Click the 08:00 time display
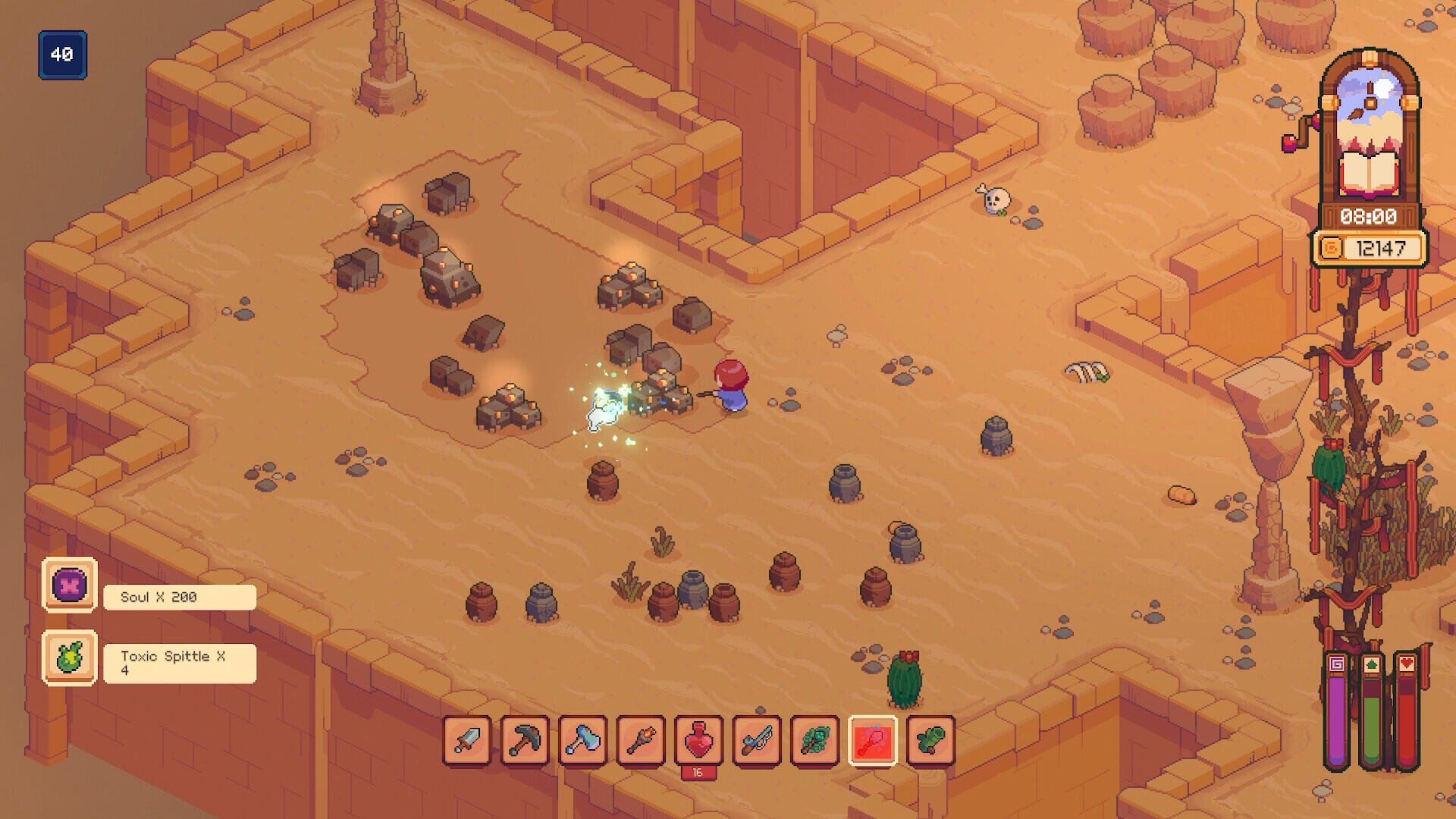The width and height of the screenshot is (1456, 819). click(x=1370, y=216)
